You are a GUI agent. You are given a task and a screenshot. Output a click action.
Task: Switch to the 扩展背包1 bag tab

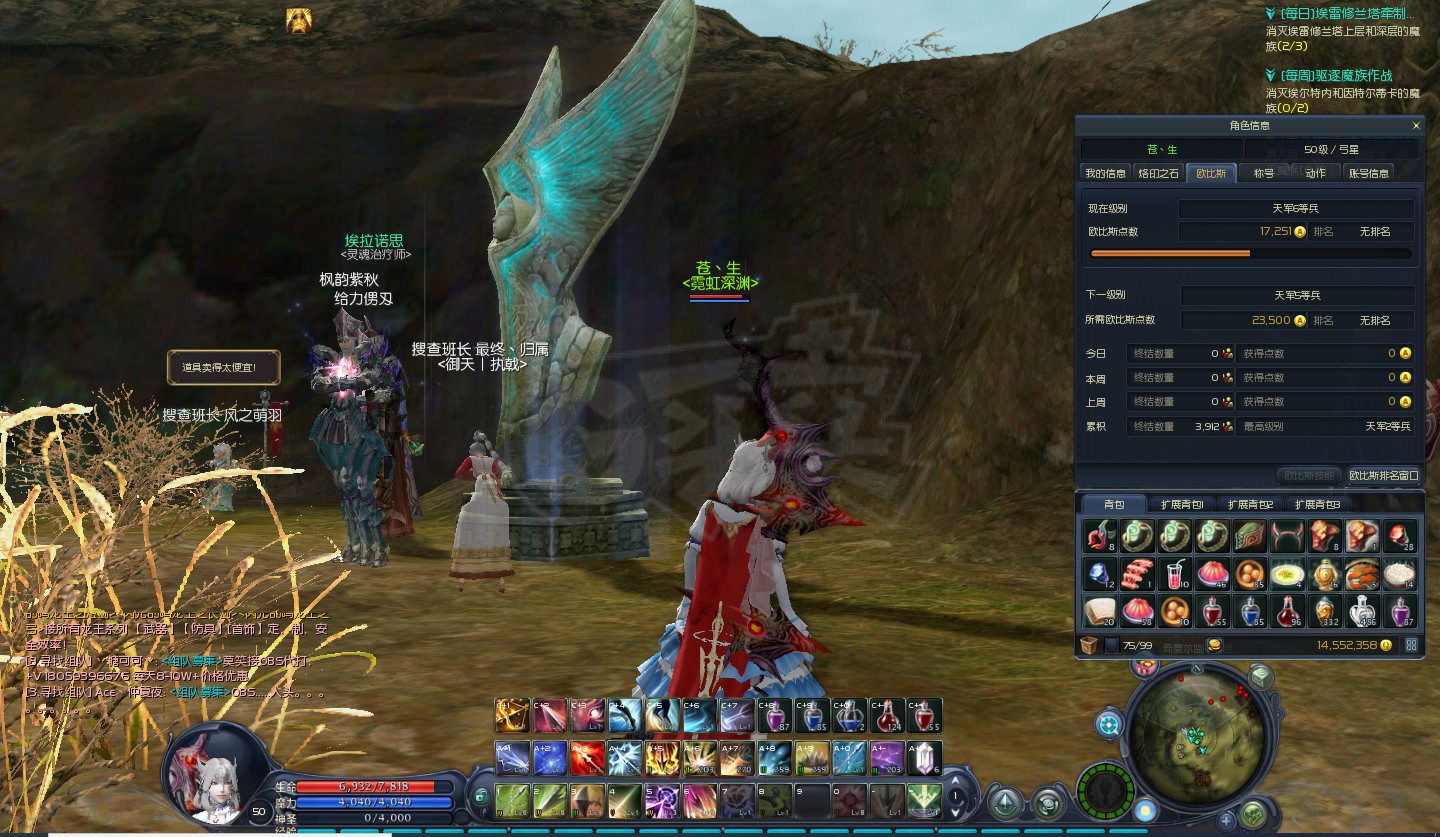click(1181, 504)
